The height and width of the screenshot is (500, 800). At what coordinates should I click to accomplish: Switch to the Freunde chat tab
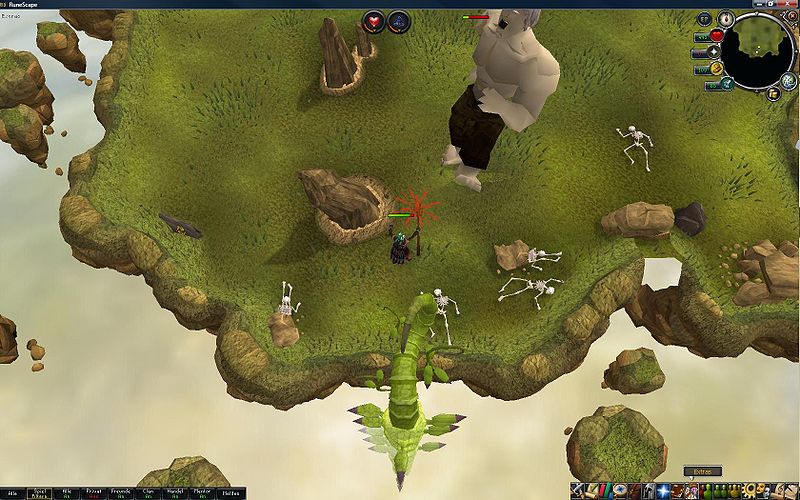click(x=120, y=493)
